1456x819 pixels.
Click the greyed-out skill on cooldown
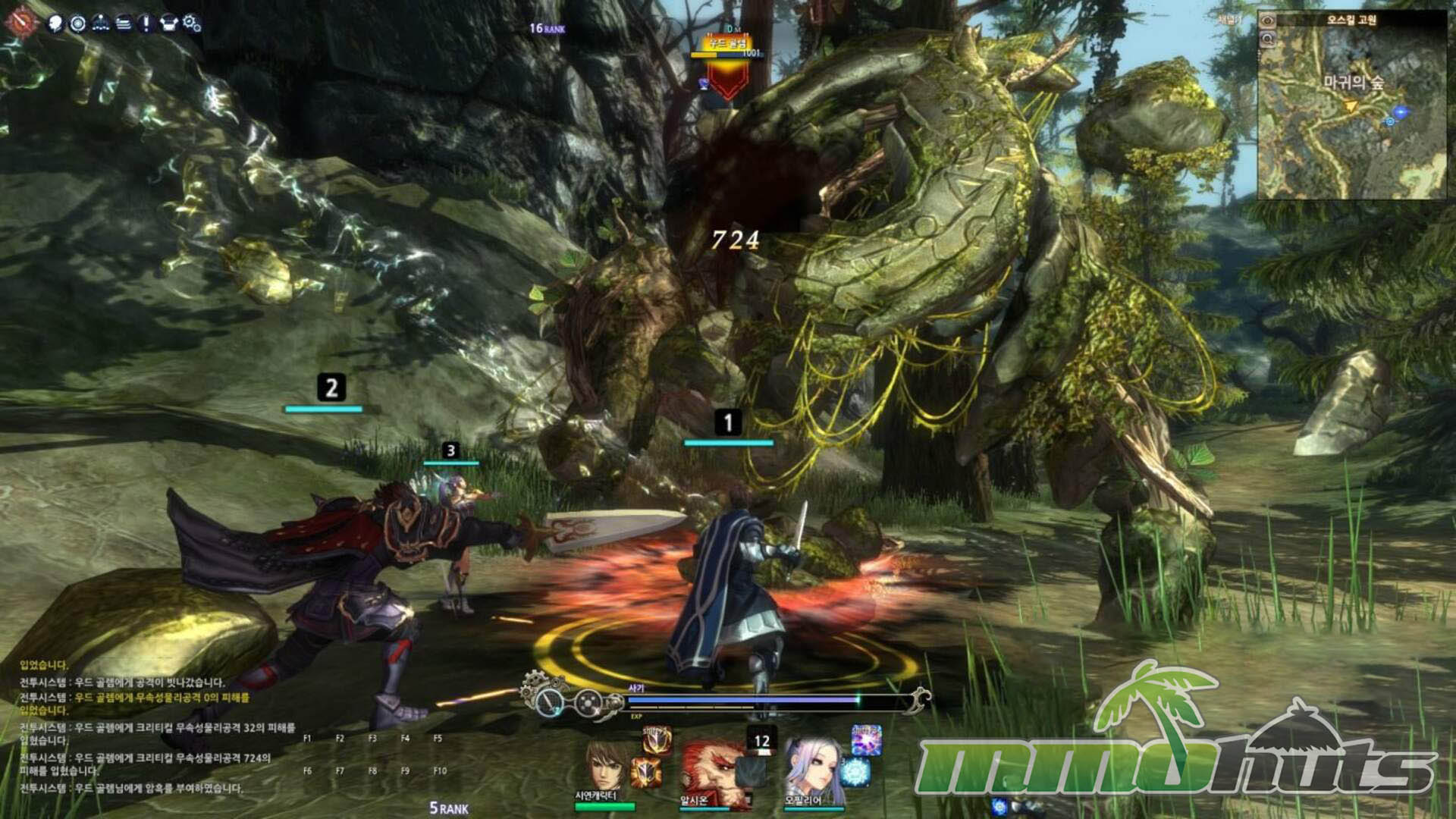tap(751, 772)
